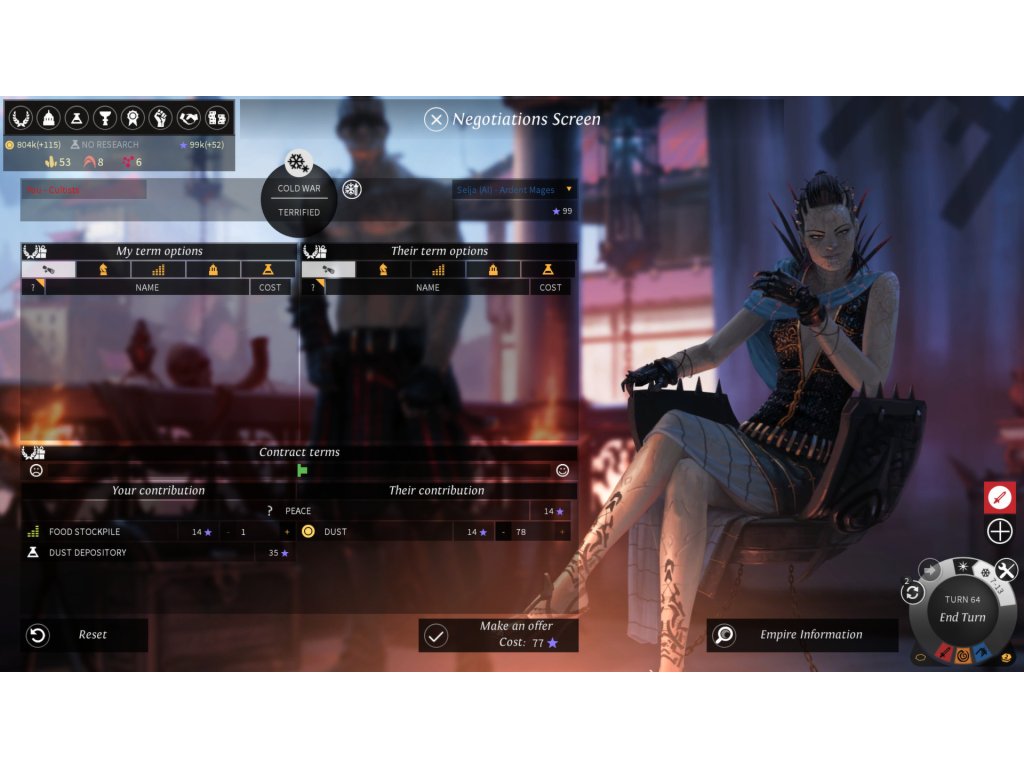Select bar-chart resources tab under Their term options
The image size is (1024, 768).
click(x=438, y=269)
